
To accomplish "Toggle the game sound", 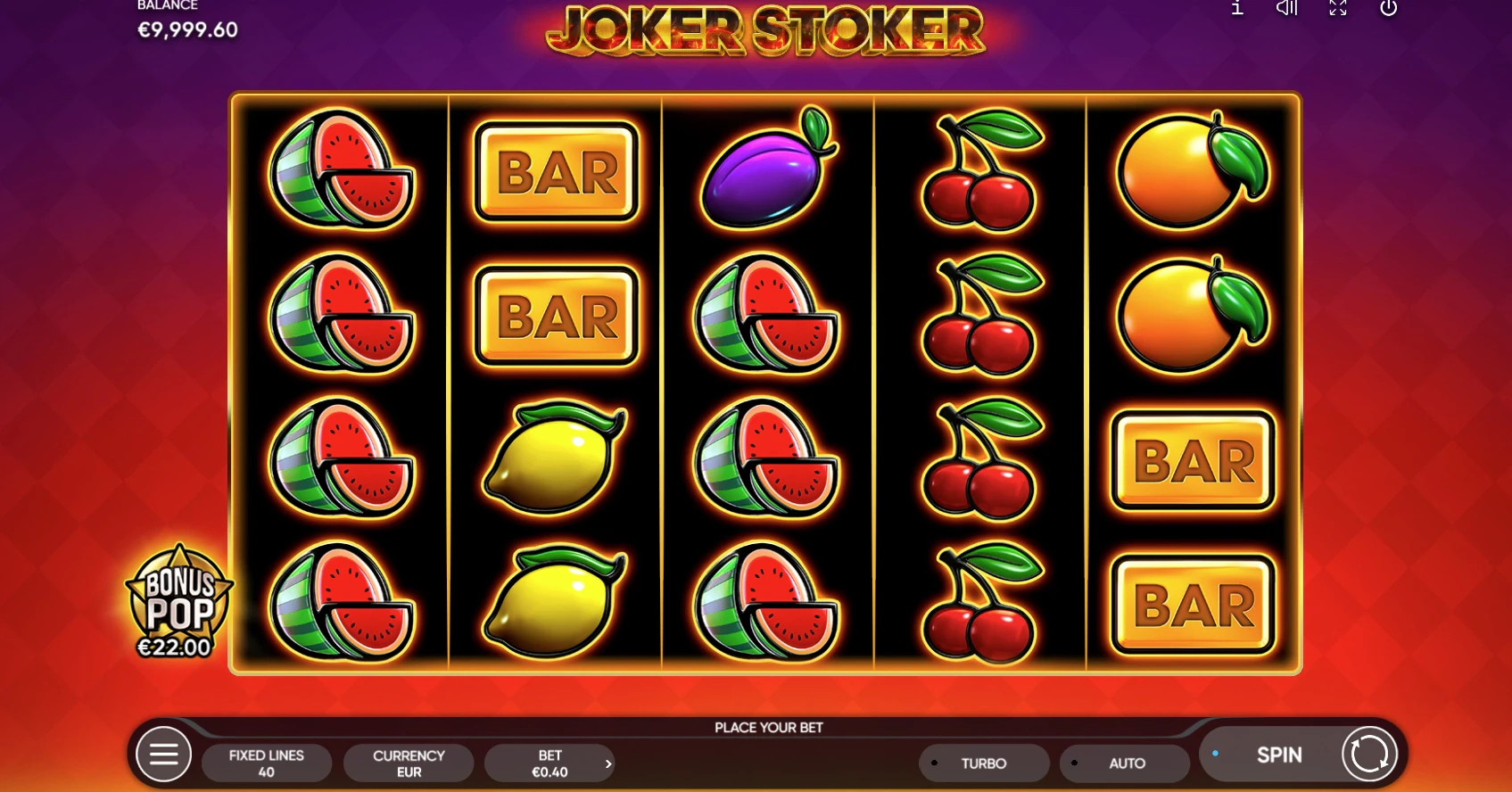I will (1286, 9).
